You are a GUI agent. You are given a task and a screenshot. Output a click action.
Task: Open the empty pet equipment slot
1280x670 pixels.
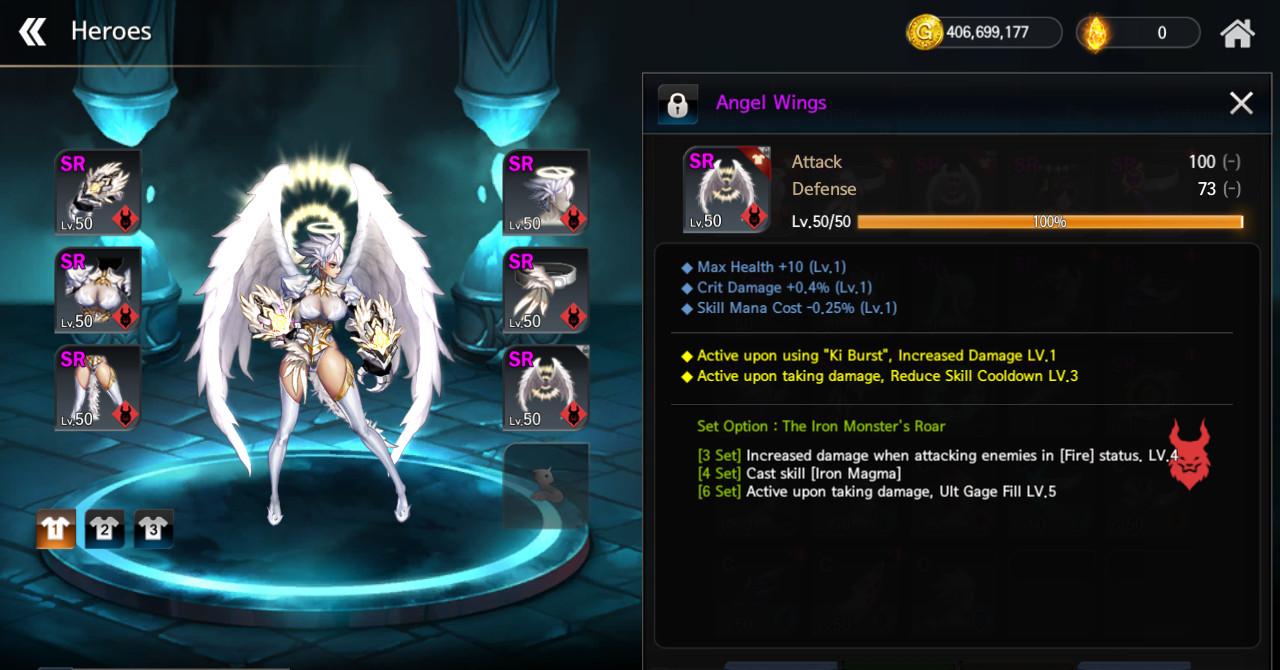pyautogui.click(x=545, y=486)
